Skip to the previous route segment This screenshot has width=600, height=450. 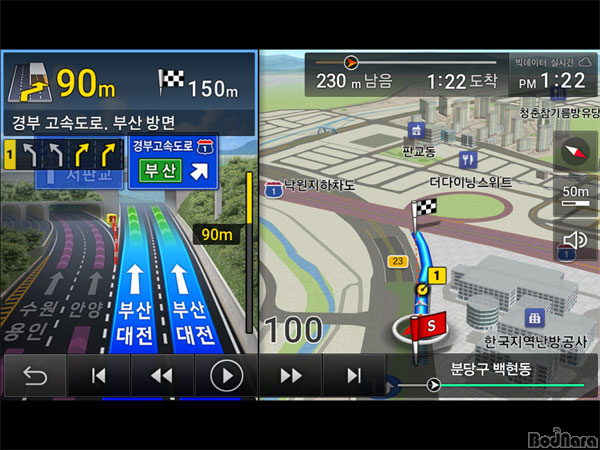[98, 376]
